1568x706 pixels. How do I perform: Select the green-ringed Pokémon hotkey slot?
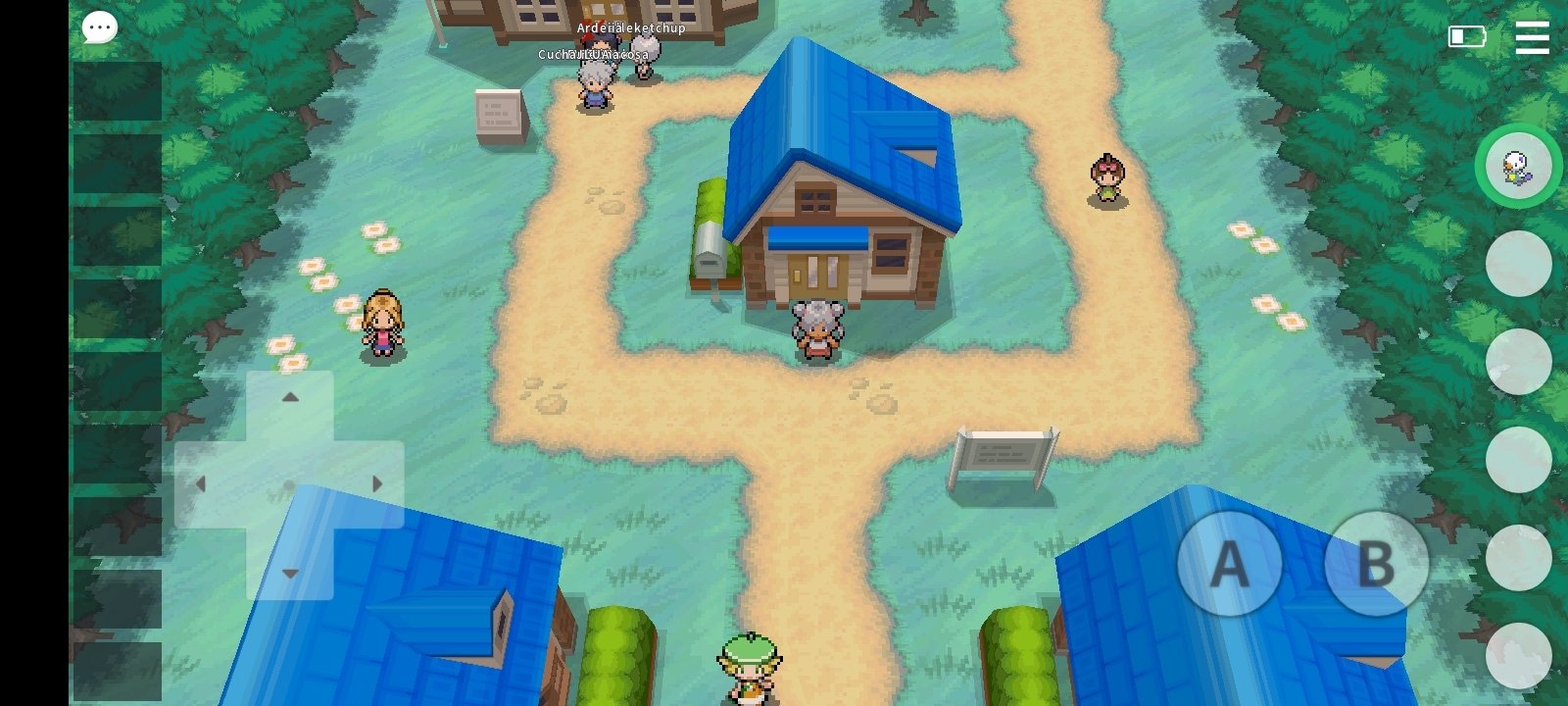1518,166
